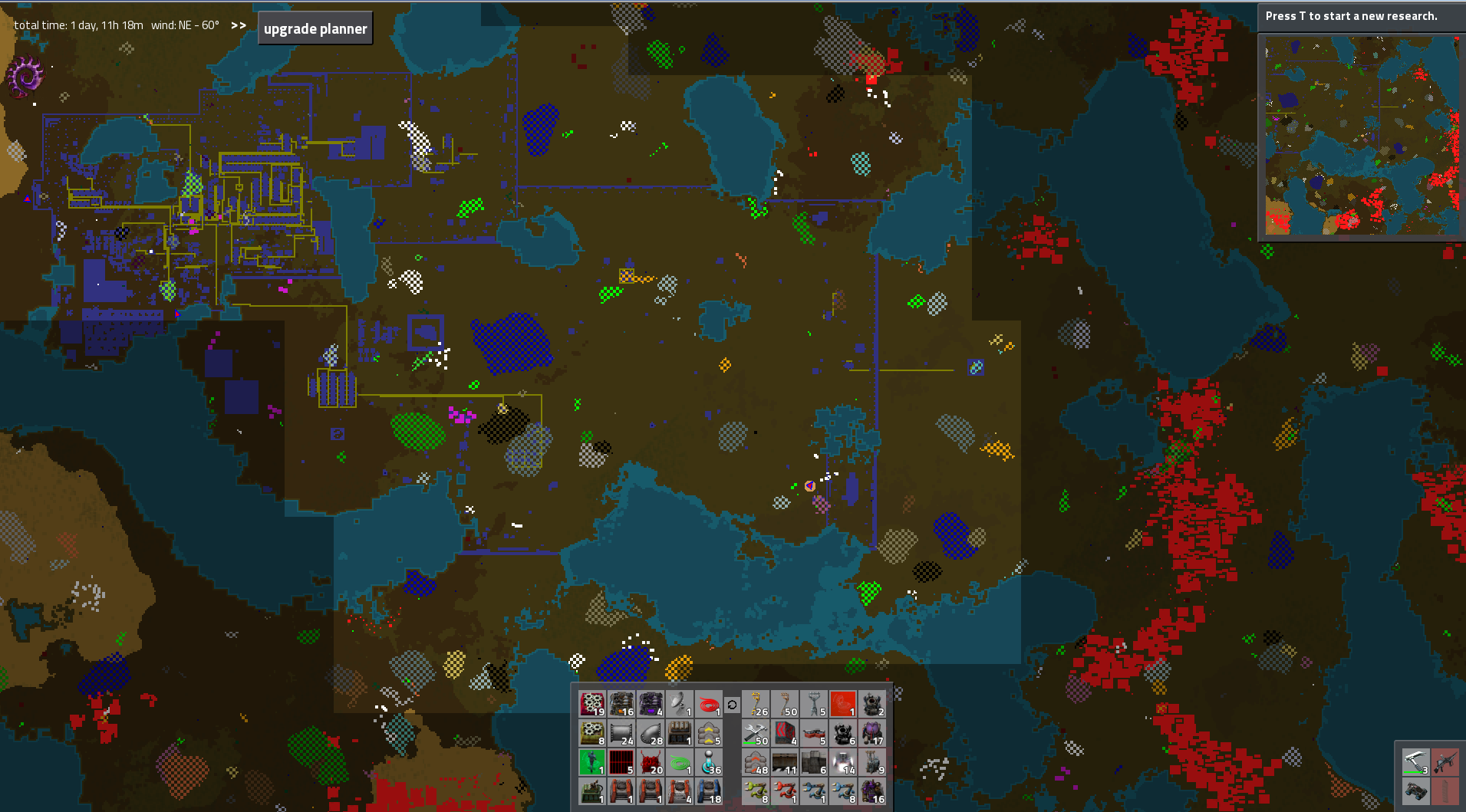Select the pickaxe tool slot
Screen dimensions: 1466x812
point(1415,761)
